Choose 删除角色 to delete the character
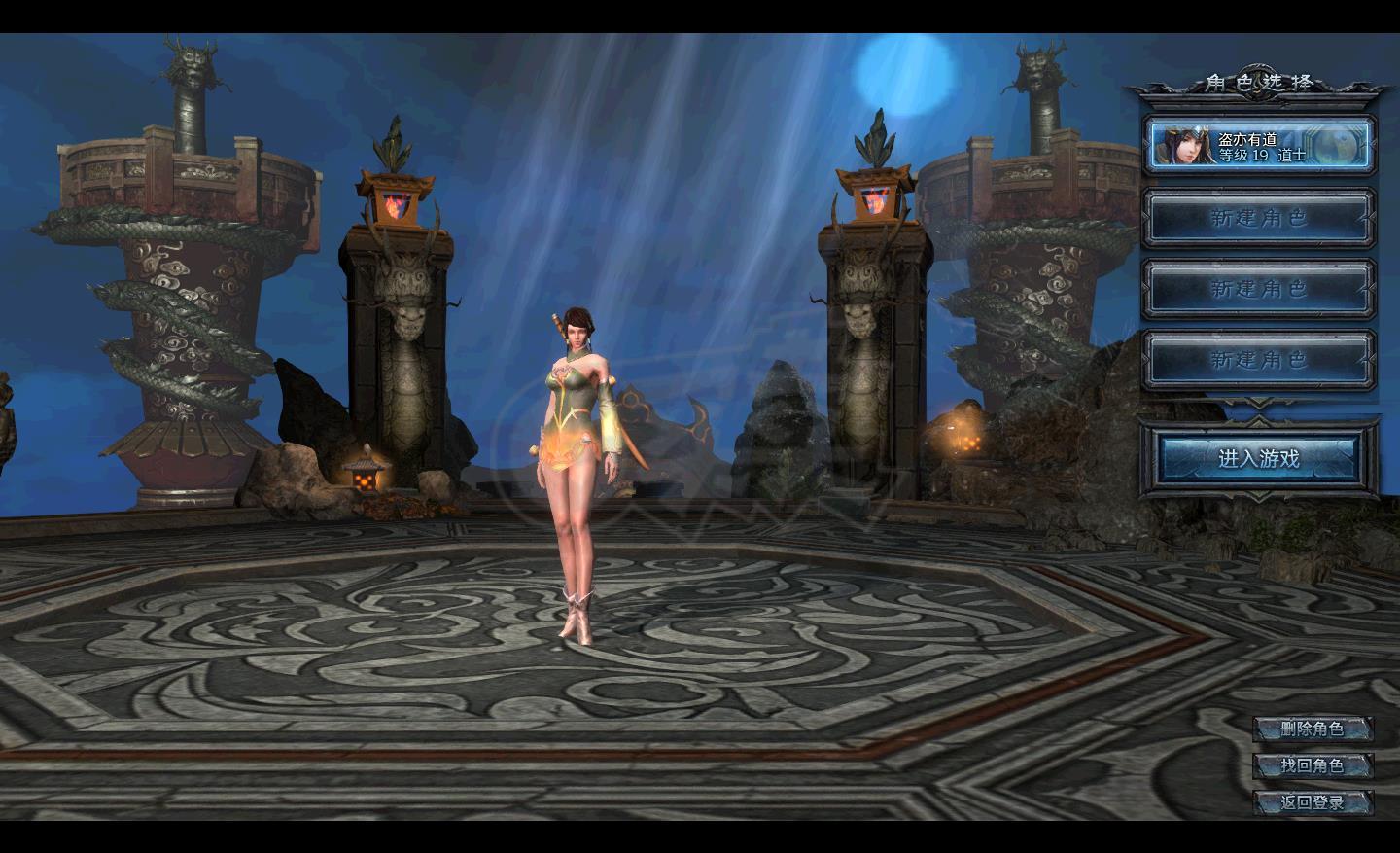Screen dimensions: 1400x853 click(x=1312, y=729)
